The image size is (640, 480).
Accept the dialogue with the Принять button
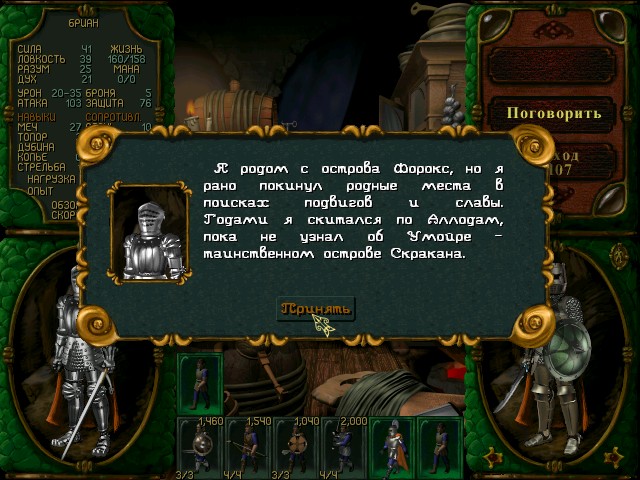315,308
